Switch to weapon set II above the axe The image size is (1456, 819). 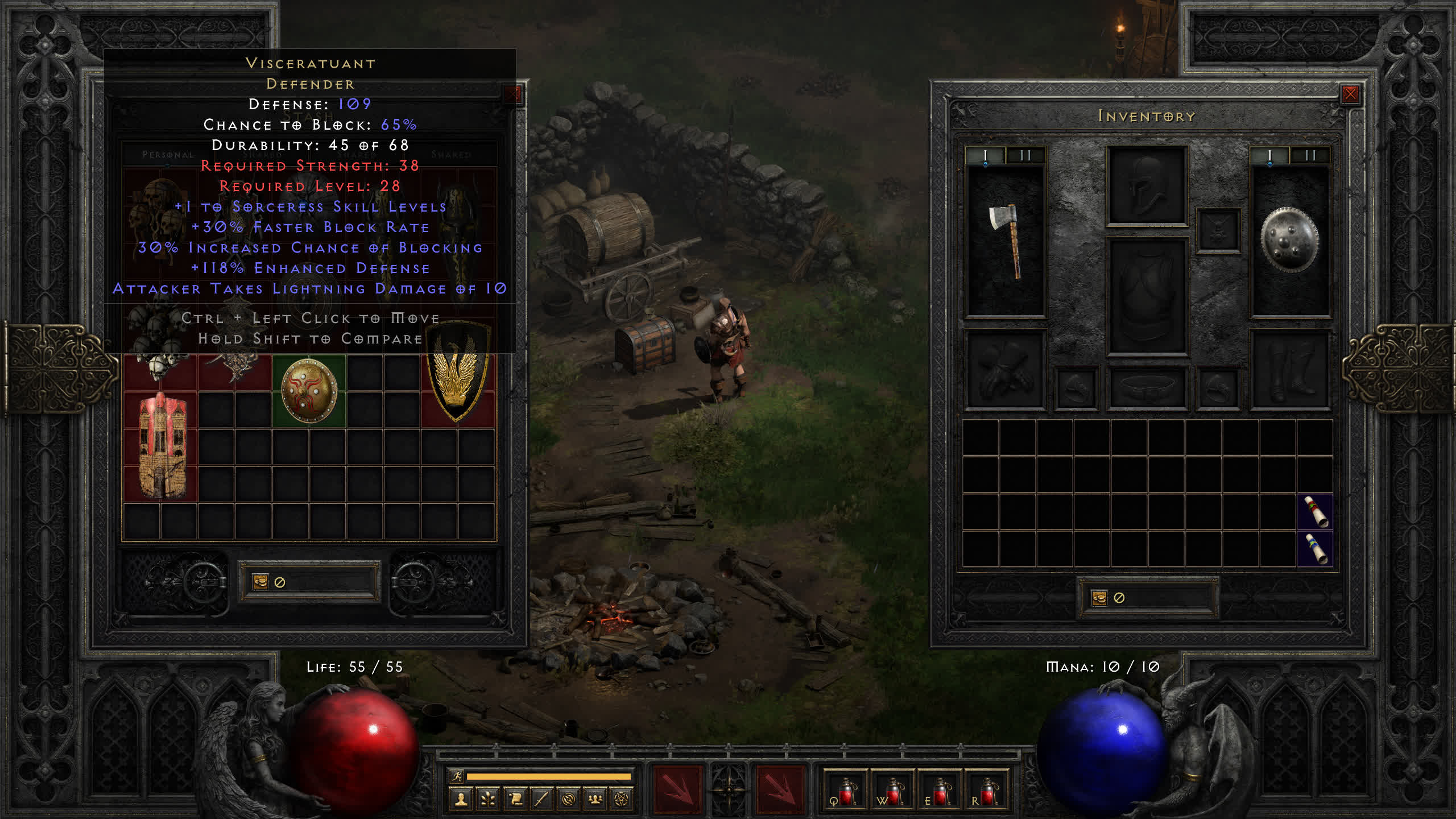(1025, 155)
